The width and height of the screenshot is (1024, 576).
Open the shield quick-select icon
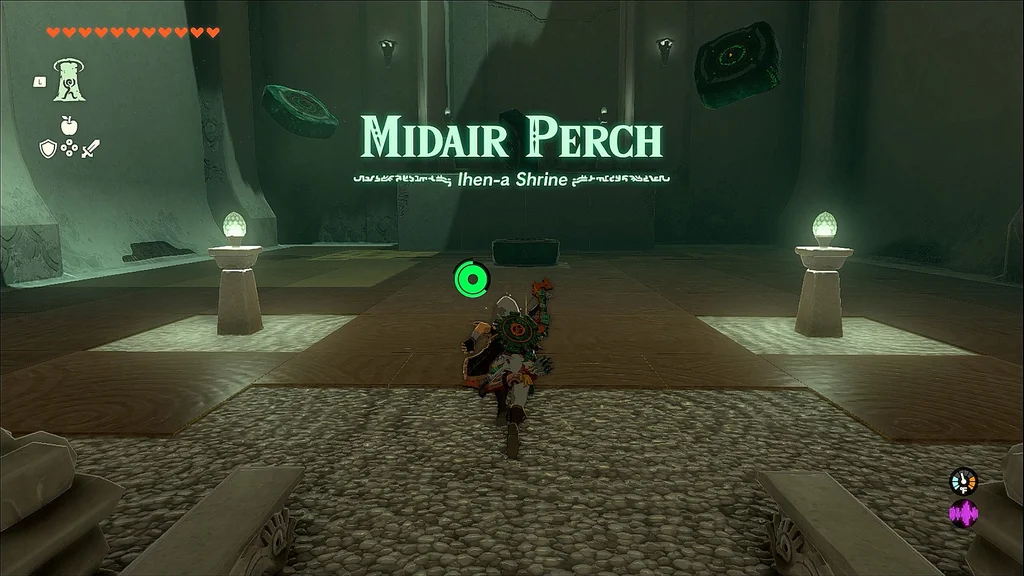click(x=47, y=149)
